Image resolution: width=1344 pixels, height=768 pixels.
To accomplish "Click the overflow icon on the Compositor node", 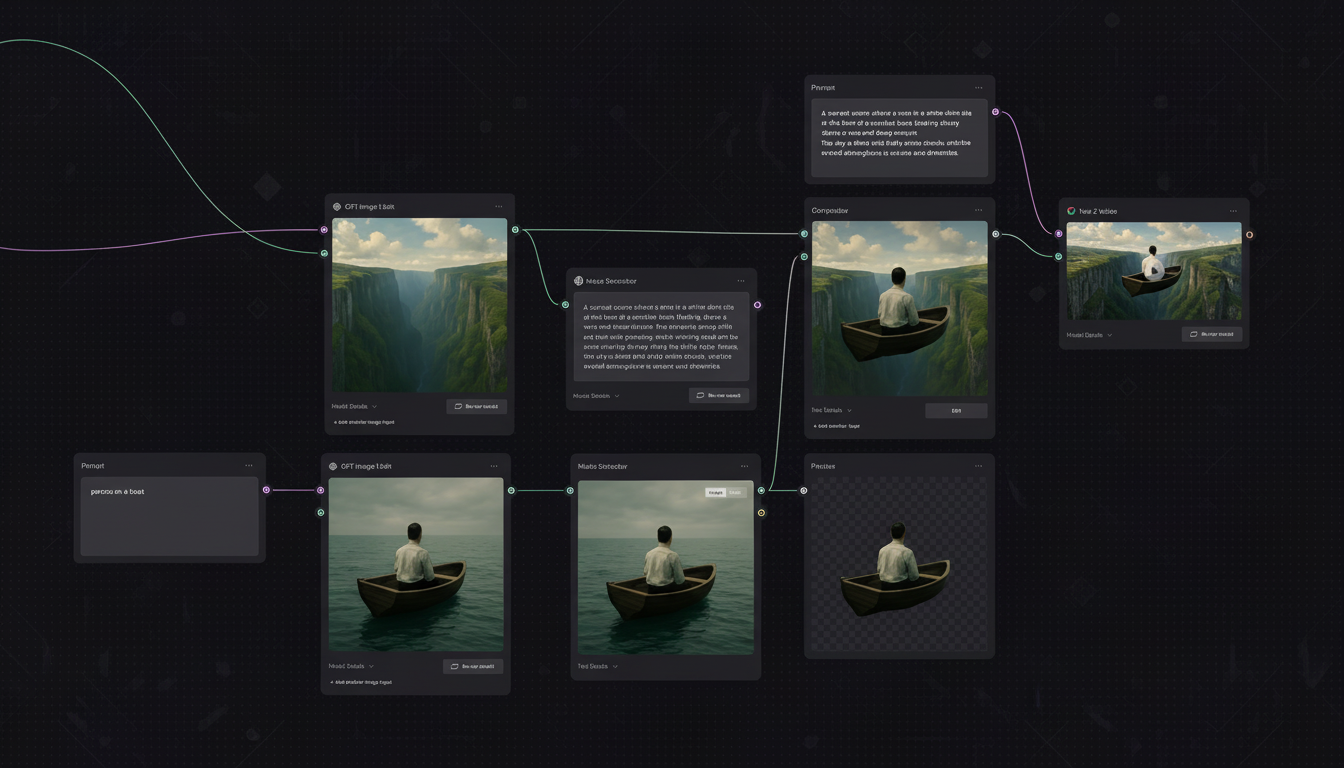I will pos(978,210).
